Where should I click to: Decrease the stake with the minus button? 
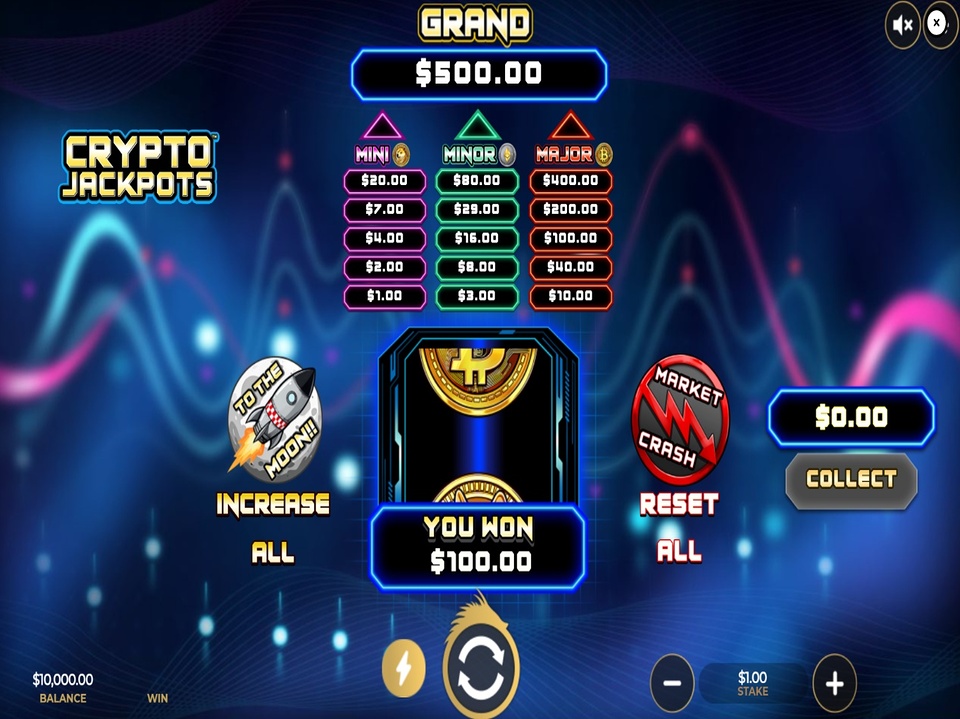point(672,683)
